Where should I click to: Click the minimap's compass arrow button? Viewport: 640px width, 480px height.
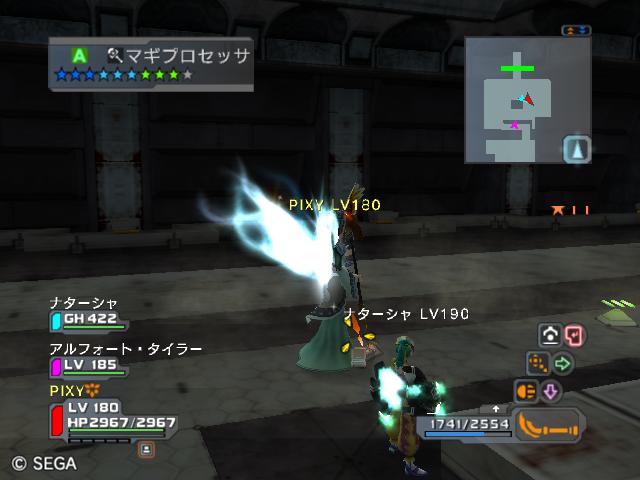coord(577,150)
